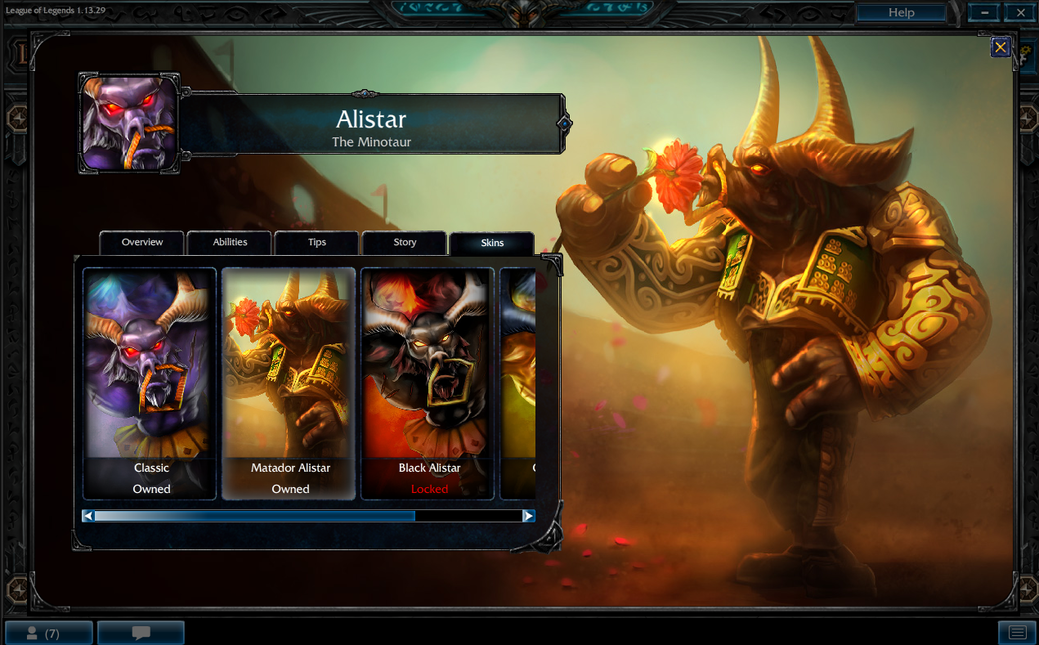1039x645 pixels.
Task: Pick the locked Black Alistar skin
Action: (x=428, y=383)
